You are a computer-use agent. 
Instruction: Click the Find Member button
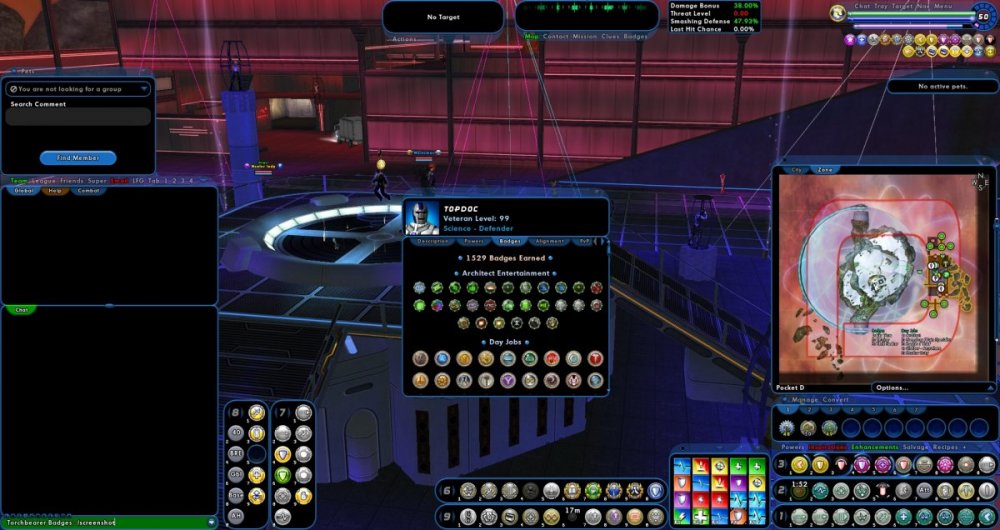(78, 158)
